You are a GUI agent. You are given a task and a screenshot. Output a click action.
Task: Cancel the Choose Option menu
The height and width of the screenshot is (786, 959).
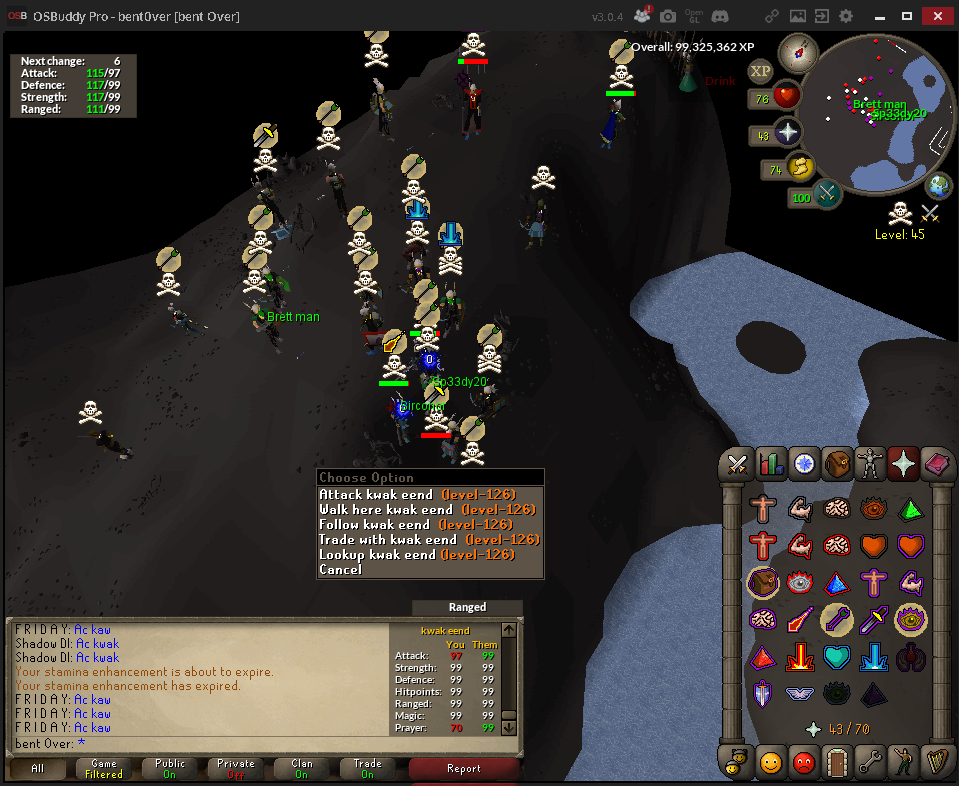tap(340, 570)
